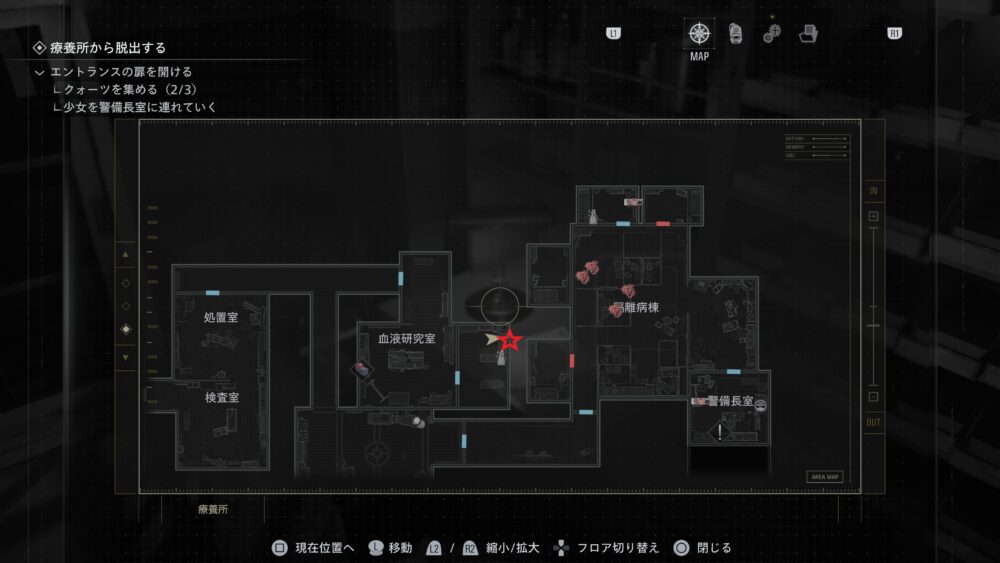Collapse the エントランスの扉を開ける objective
The image size is (1000, 563).
pyautogui.click(x=39, y=72)
